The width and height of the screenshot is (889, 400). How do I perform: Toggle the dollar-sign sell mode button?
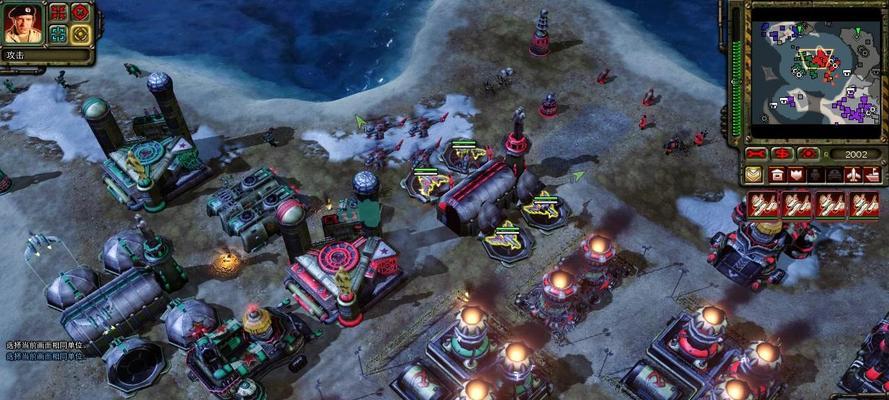[x=783, y=154]
